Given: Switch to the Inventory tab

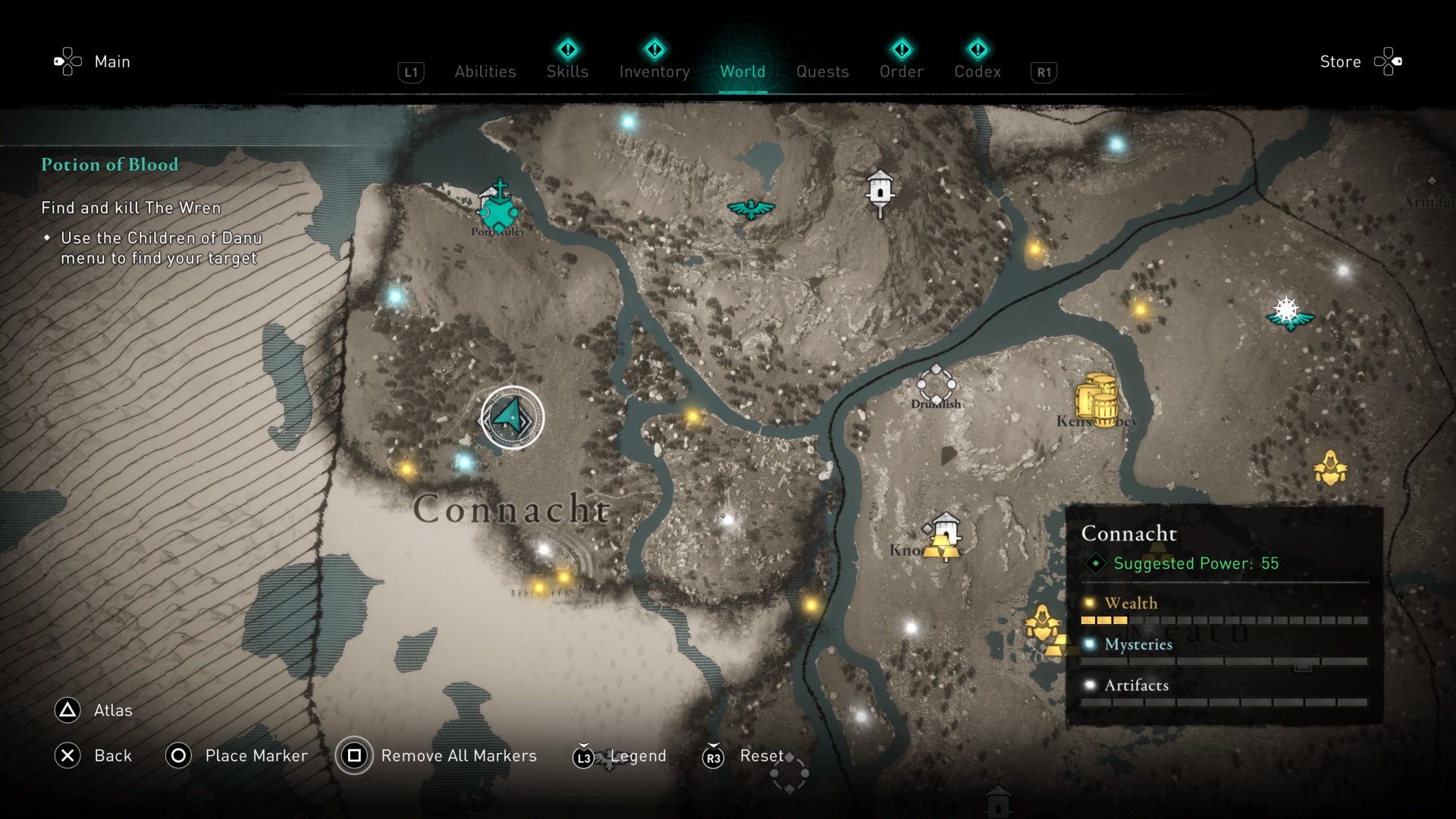Looking at the screenshot, I should [x=654, y=71].
